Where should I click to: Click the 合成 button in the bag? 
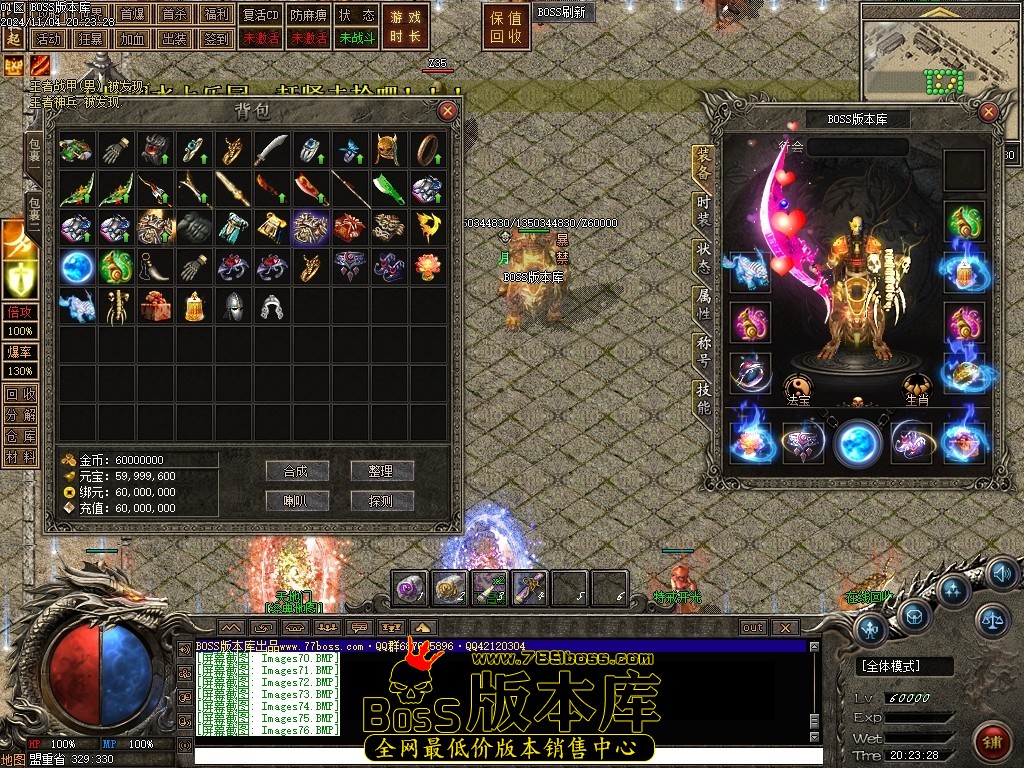tap(297, 471)
